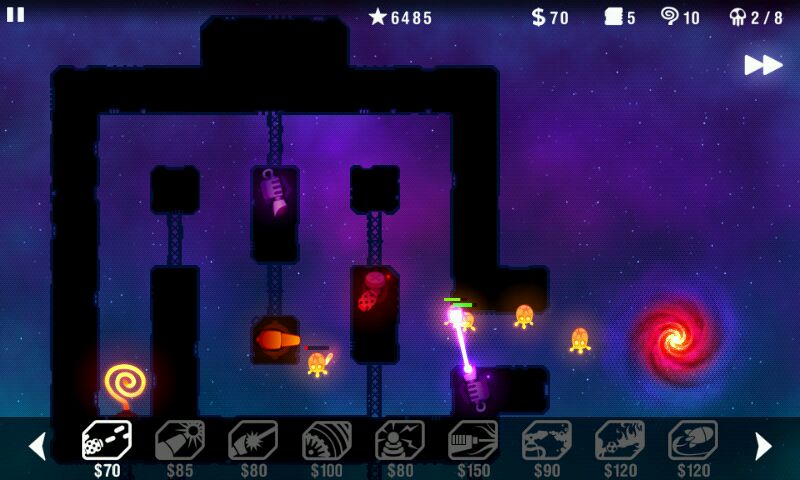The height and width of the screenshot is (480, 800).
Task: Choose the $90 tower icon
Action: [x=547, y=440]
